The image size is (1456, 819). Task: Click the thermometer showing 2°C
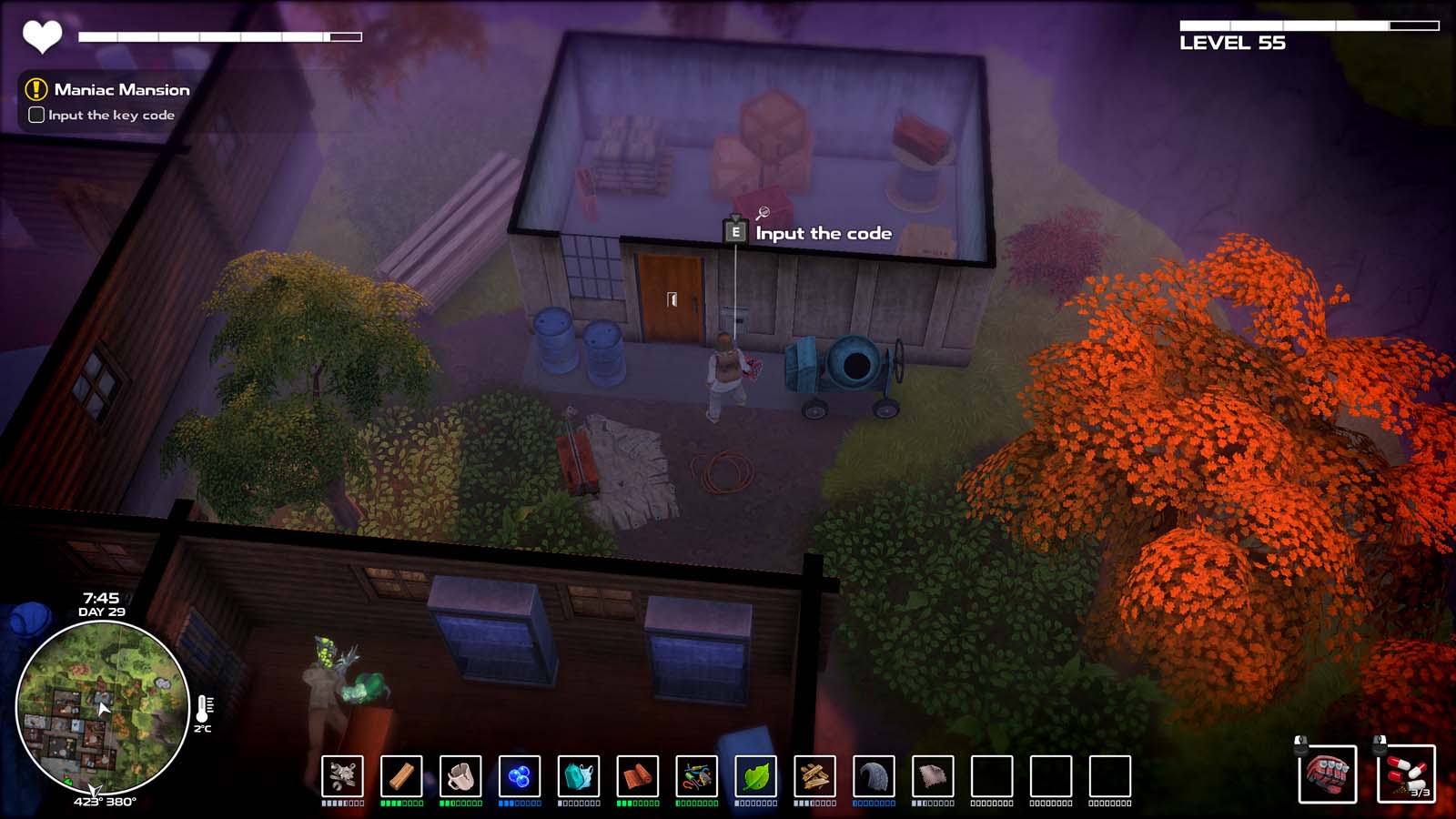202,708
